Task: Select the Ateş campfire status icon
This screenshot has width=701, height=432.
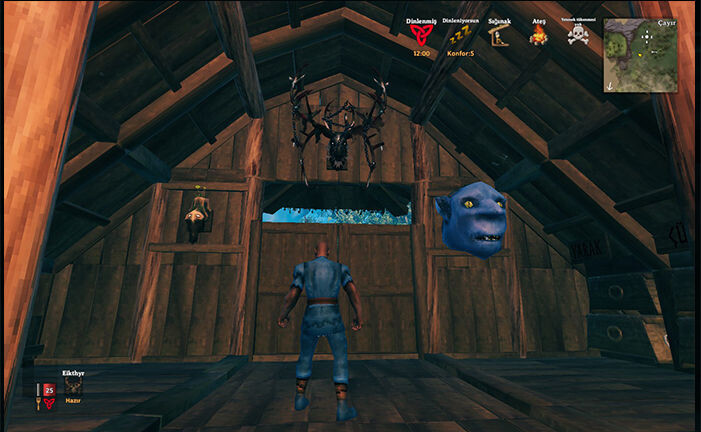Action: pos(538,36)
